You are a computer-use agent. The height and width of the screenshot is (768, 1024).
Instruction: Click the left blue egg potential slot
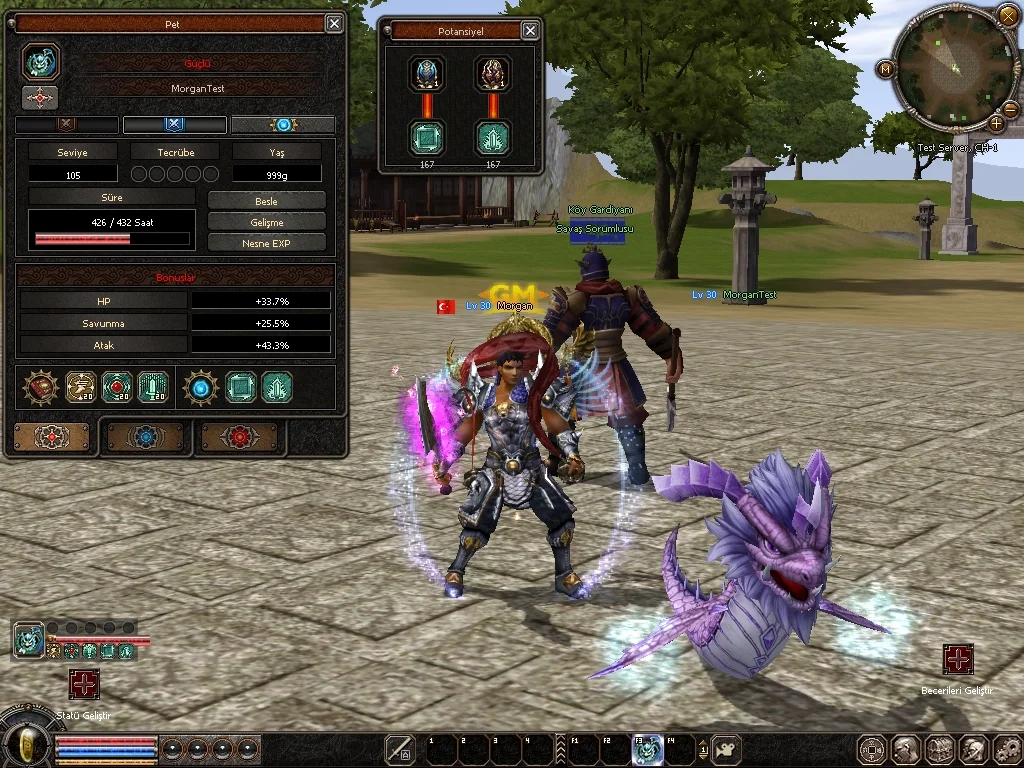(427, 74)
